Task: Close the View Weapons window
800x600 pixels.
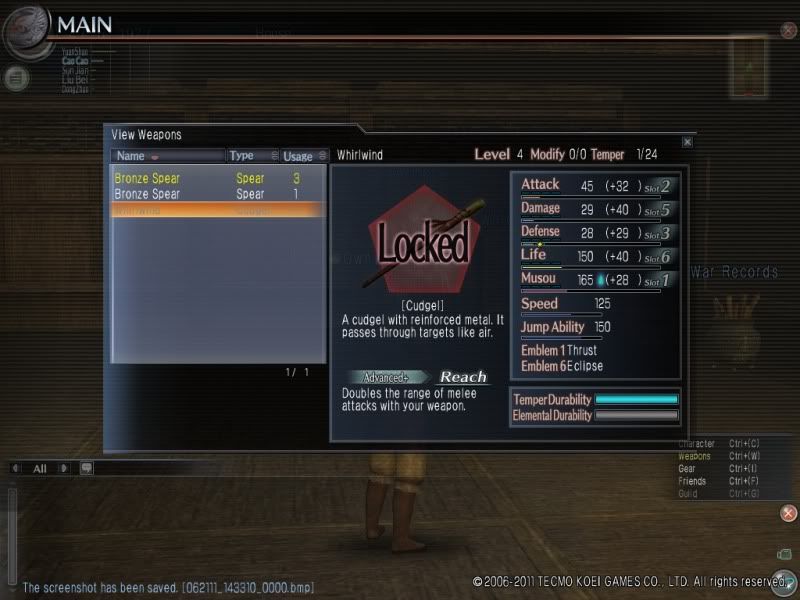Action: tap(687, 142)
